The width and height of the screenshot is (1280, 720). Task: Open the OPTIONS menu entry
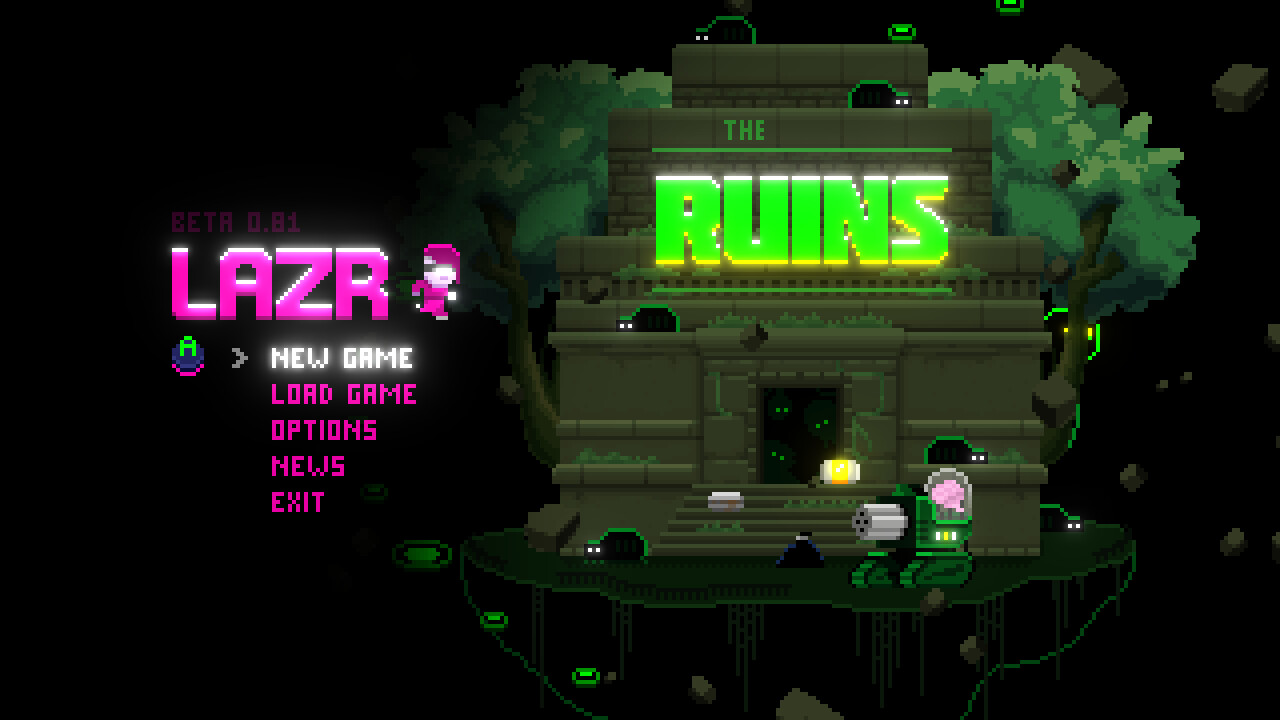(x=322, y=430)
